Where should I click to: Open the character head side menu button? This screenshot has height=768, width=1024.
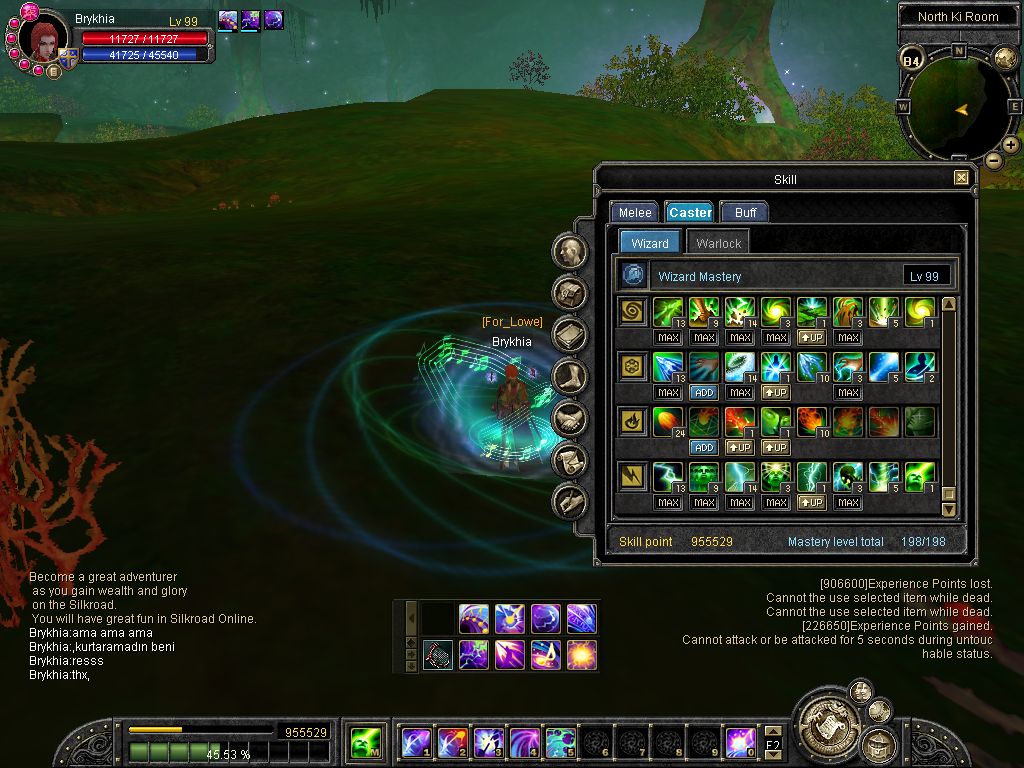[x=570, y=251]
